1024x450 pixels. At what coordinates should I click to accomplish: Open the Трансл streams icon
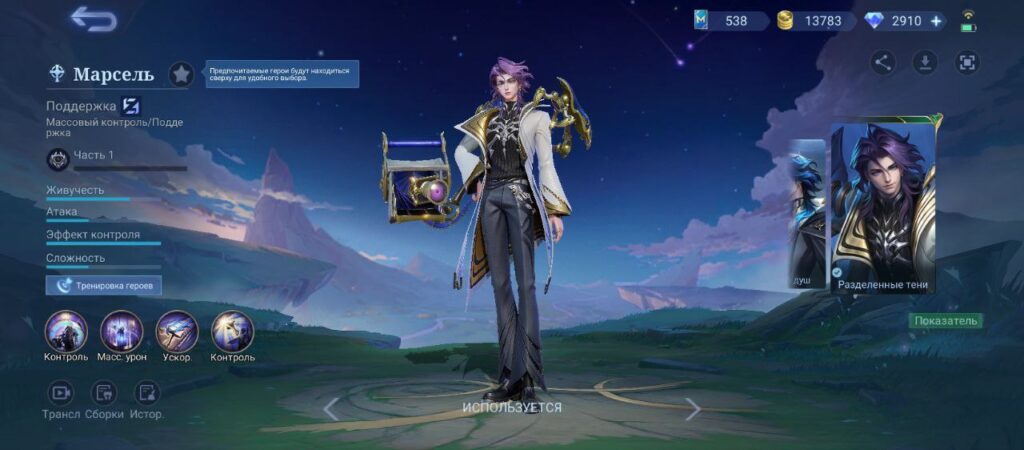pos(61,393)
